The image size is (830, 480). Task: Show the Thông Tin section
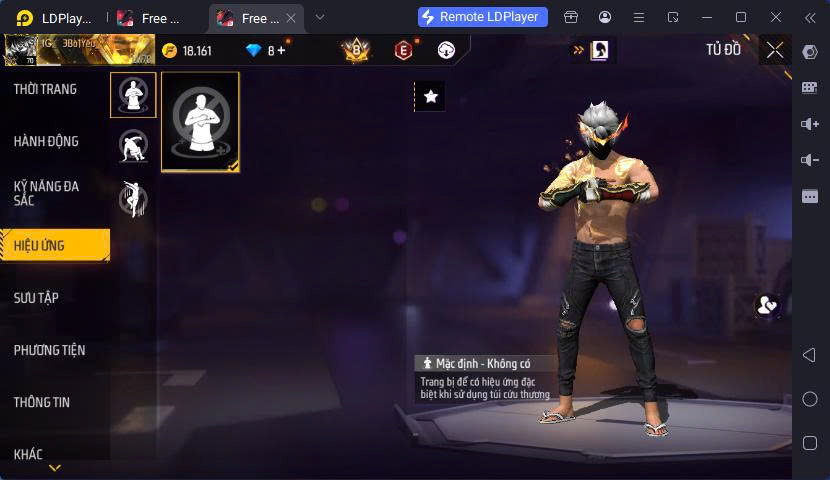point(42,402)
